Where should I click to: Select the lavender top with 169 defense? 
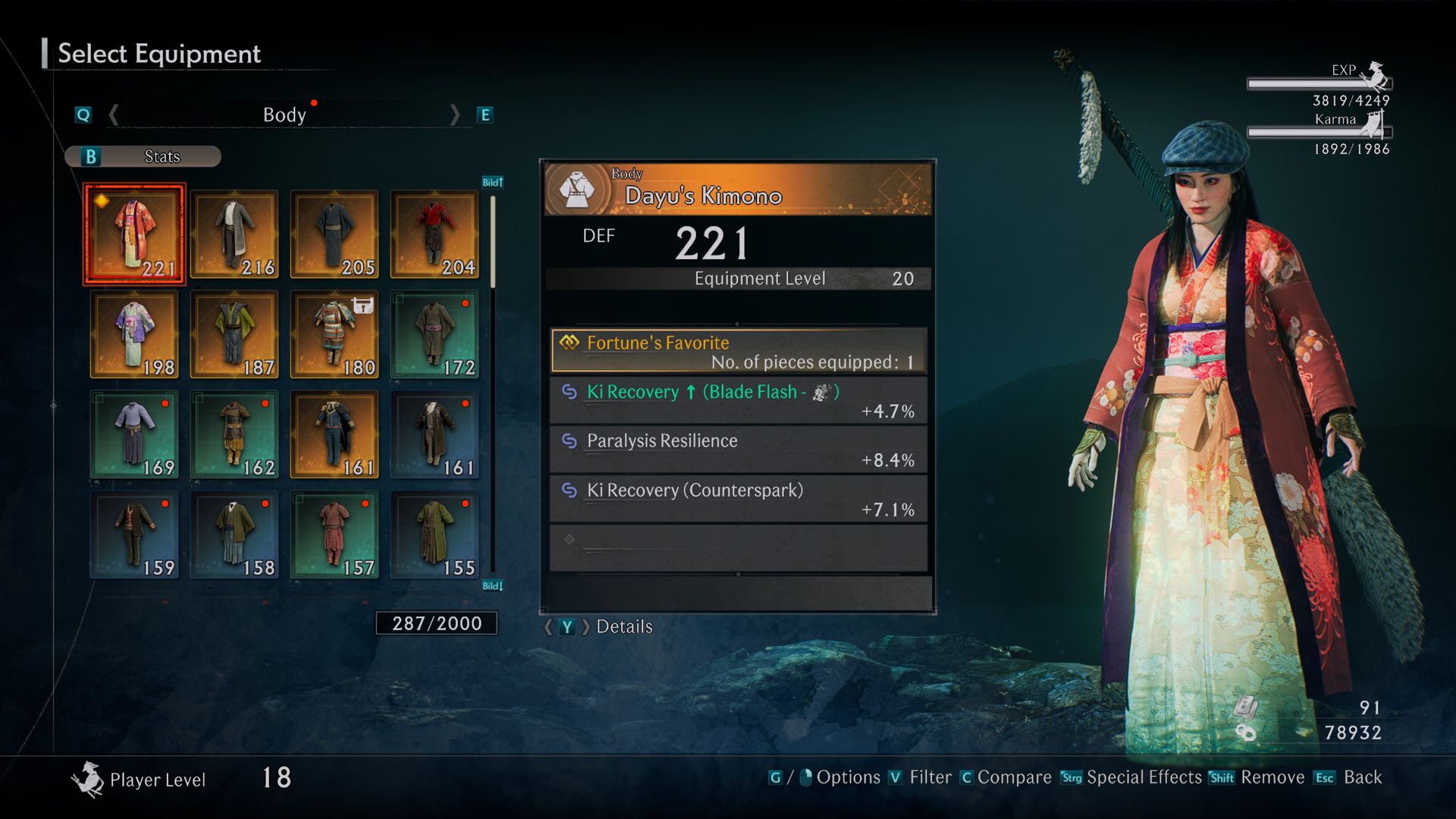click(x=134, y=435)
